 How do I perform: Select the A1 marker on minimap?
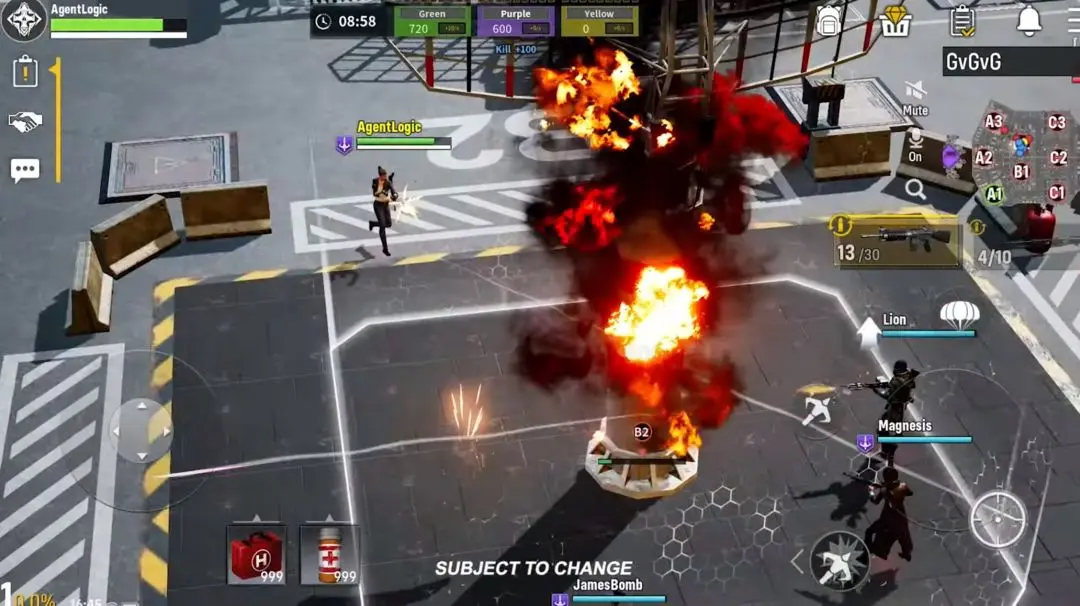(x=993, y=194)
